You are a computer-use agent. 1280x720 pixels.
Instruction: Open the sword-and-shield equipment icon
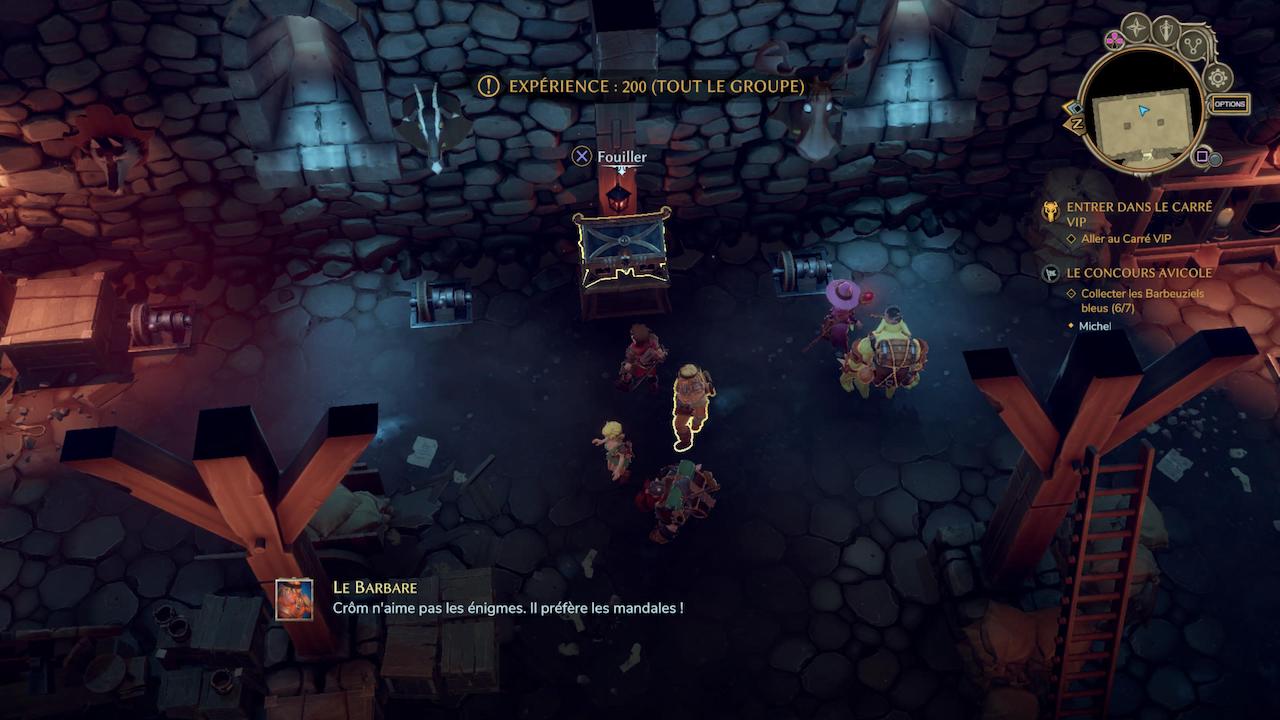(x=1166, y=29)
